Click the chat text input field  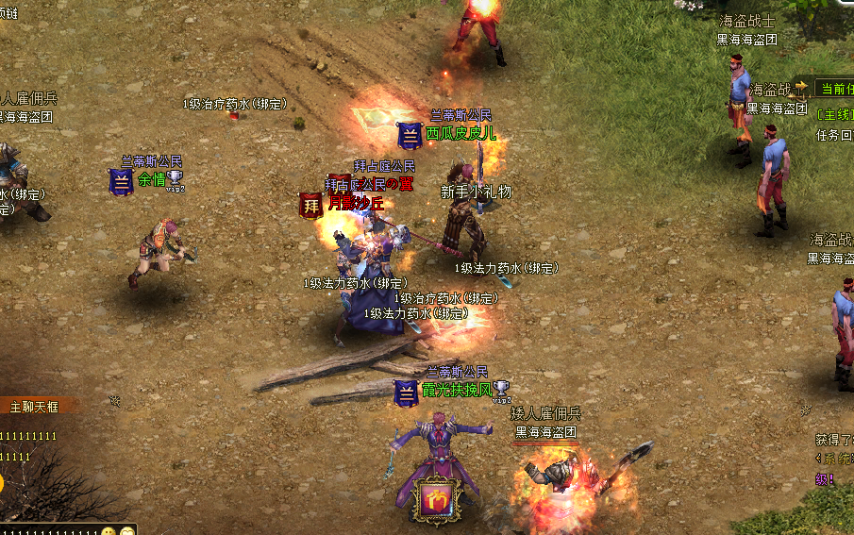[50, 529]
